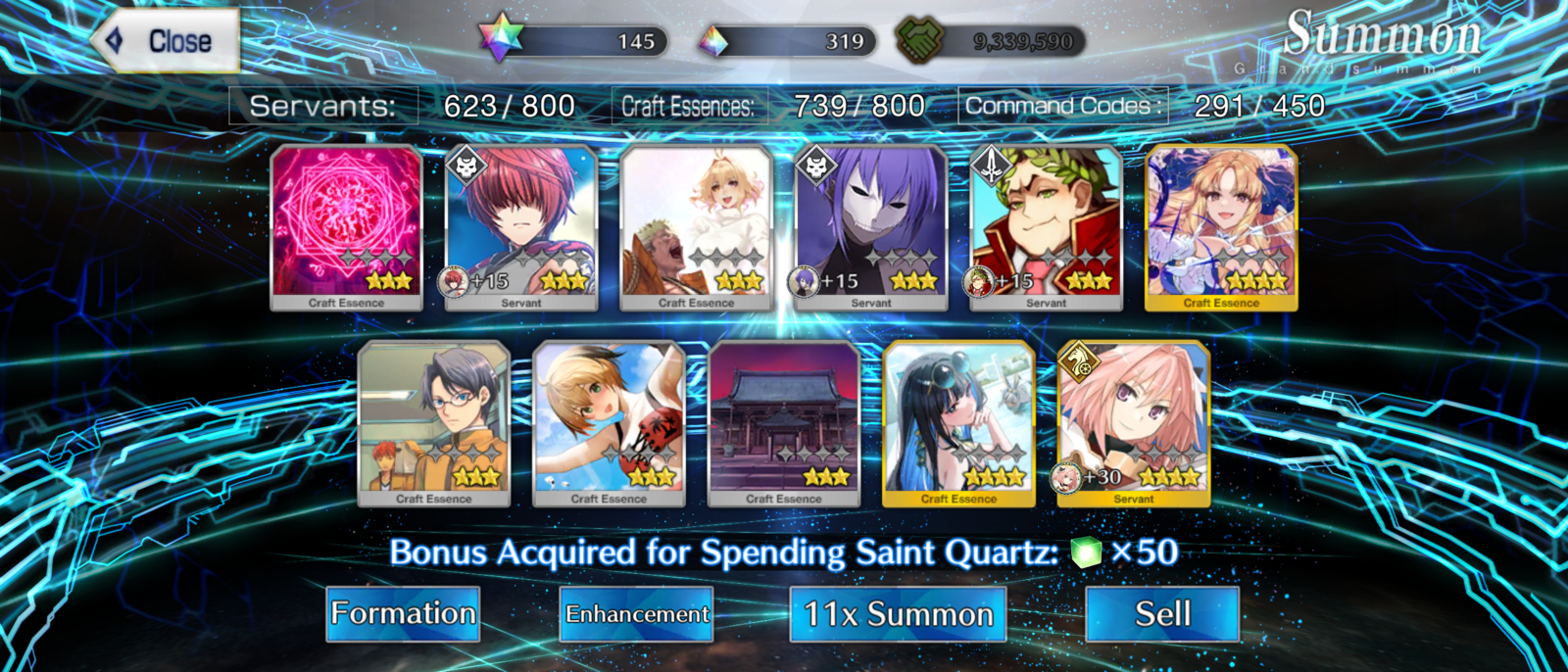The image size is (1568, 672).
Task: Open the gold-framed blonde woman Craft Essence
Action: 1221,227
